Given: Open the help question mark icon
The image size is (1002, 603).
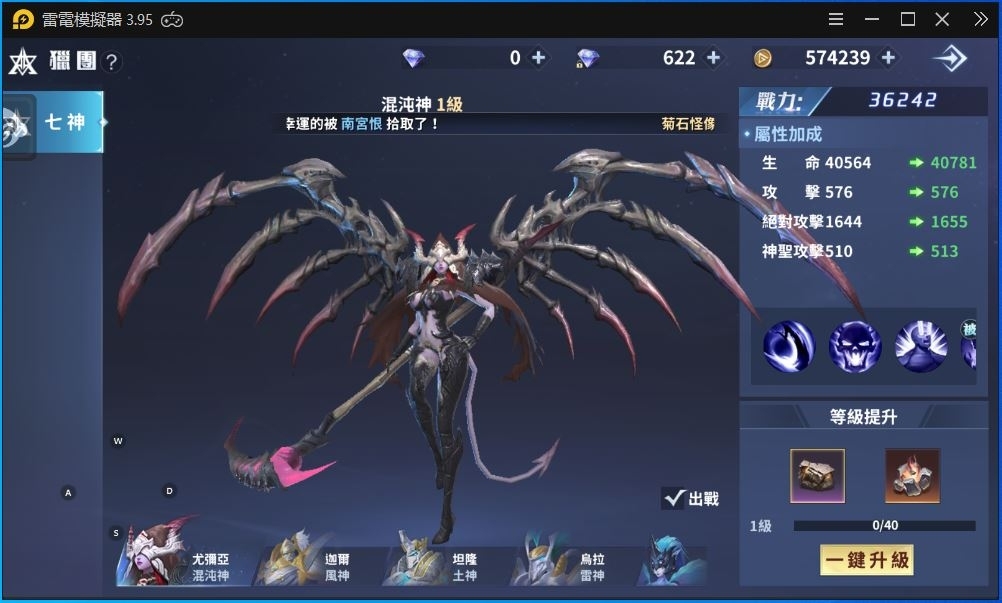Looking at the screenshot, I should pyautogui.click(x=112, y=62).
